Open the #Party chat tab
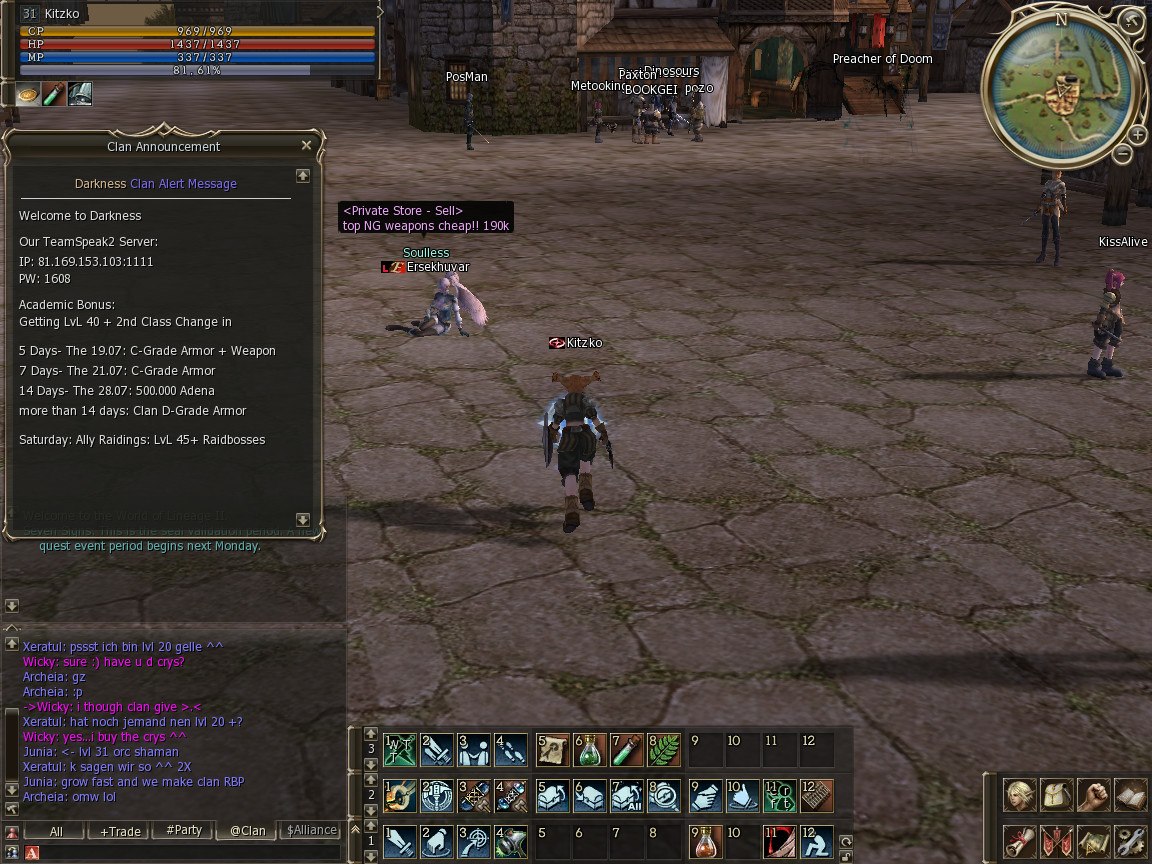The image size is (1152, 864). pos(184,831)
